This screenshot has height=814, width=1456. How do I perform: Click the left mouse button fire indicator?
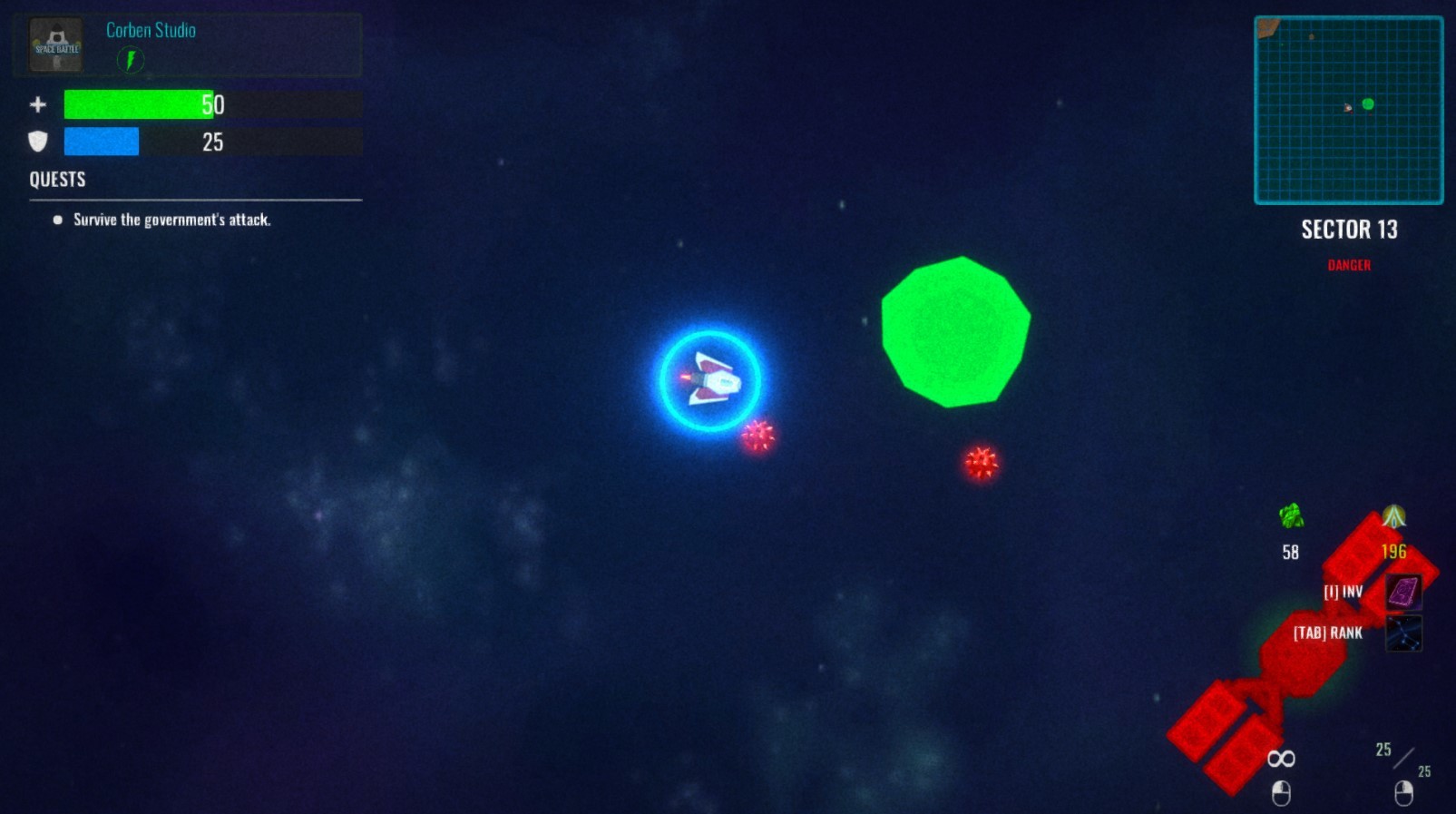click(1282, 791)
